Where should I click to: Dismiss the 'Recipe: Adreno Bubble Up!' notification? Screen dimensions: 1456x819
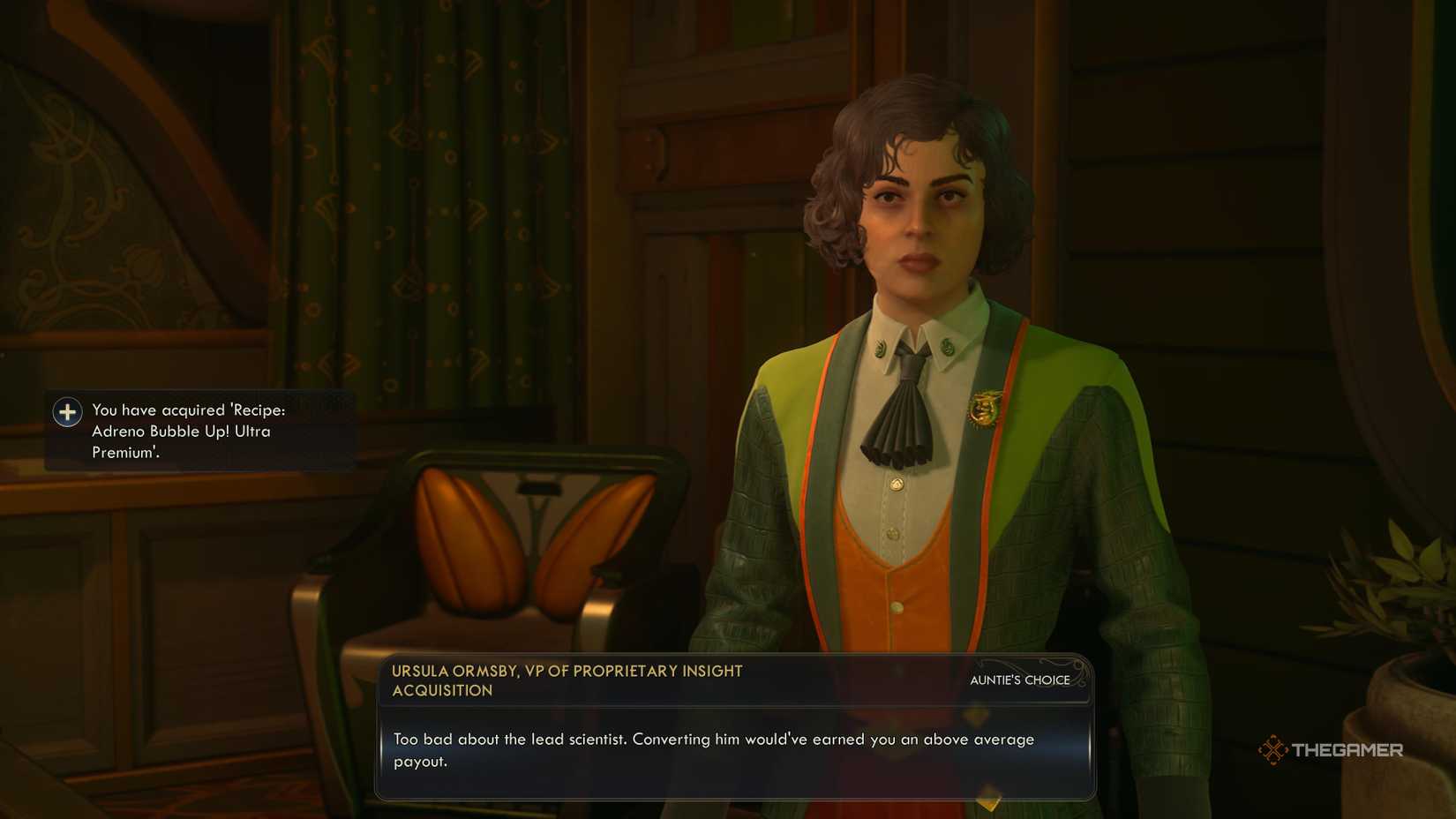pos(199,430)
